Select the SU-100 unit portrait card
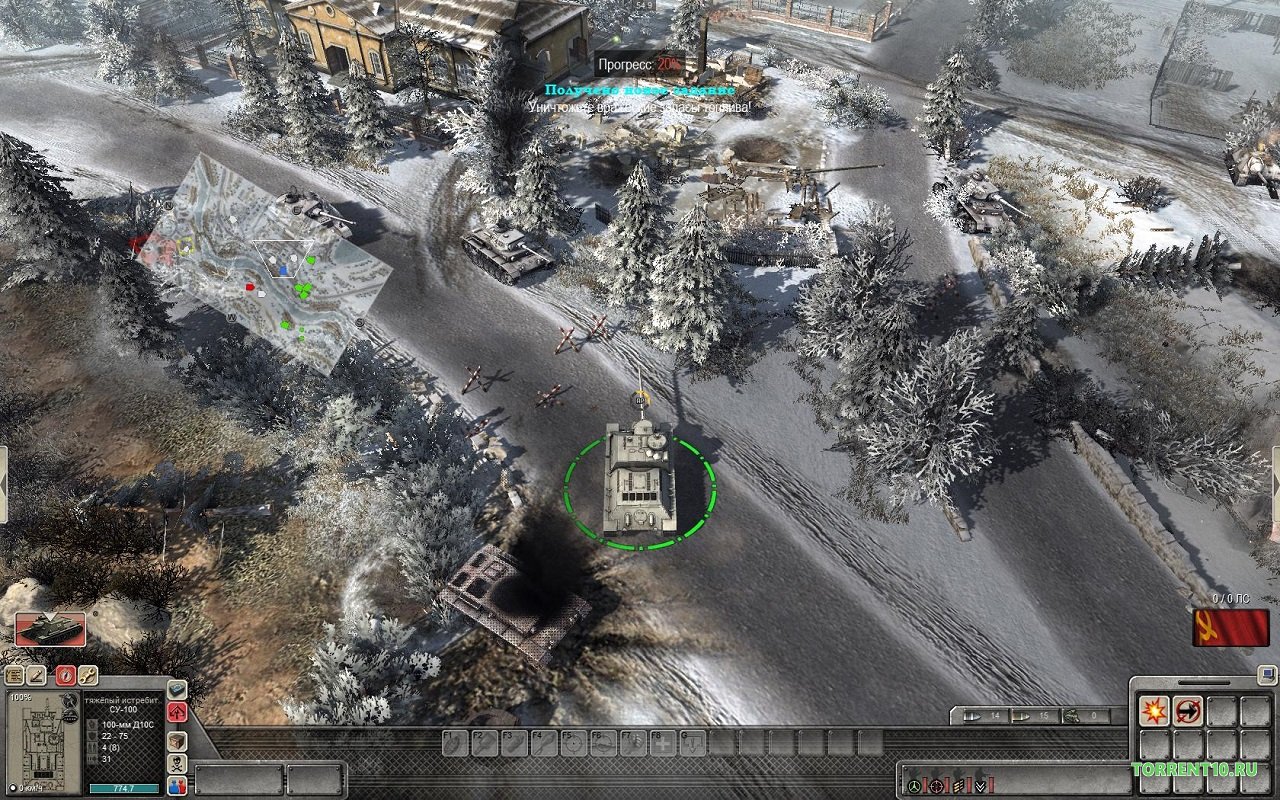The height and width of the screenshot is (800, 1280). (x=50, y=629)
